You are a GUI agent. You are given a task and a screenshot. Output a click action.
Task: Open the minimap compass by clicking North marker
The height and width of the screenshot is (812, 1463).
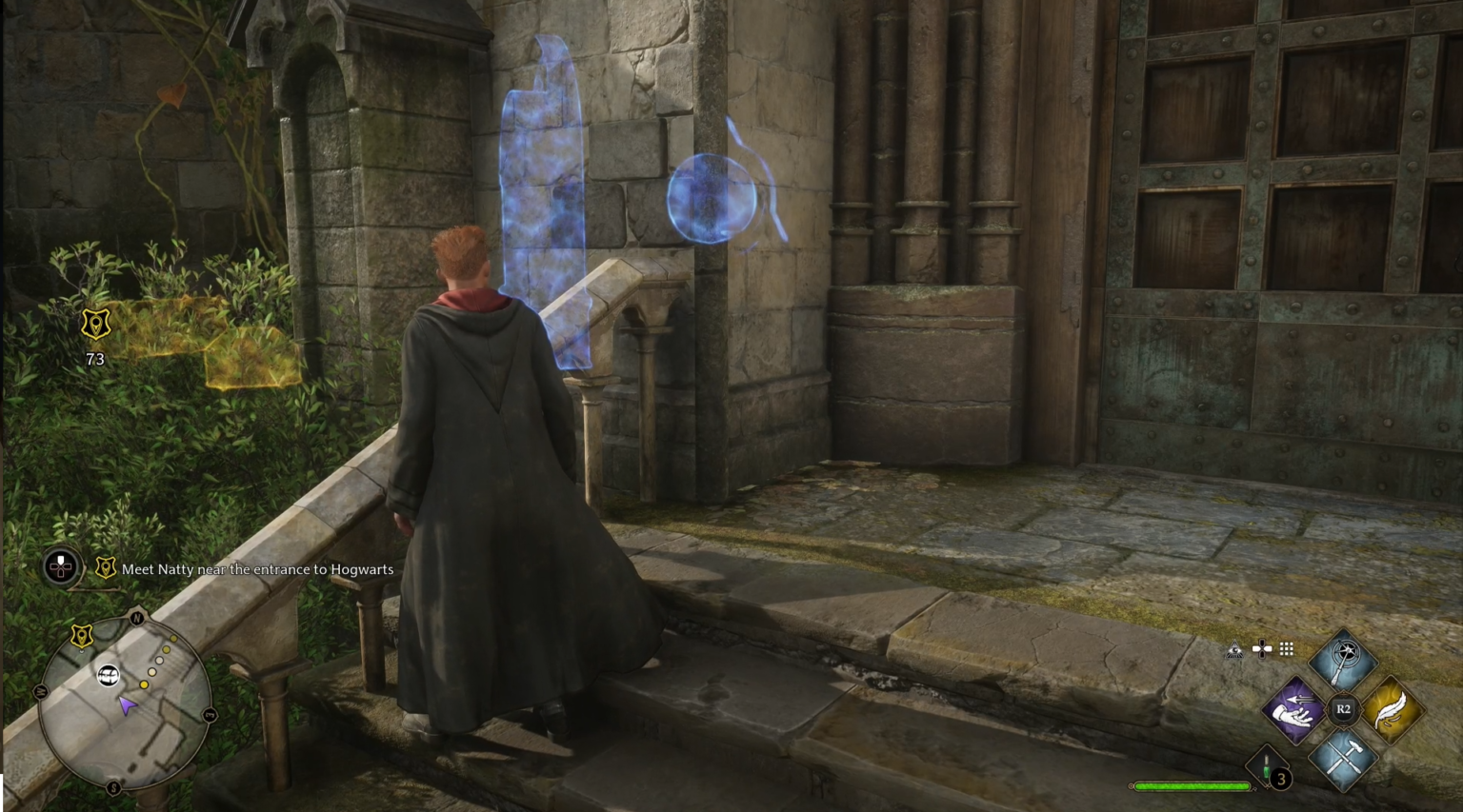point(136,617)
